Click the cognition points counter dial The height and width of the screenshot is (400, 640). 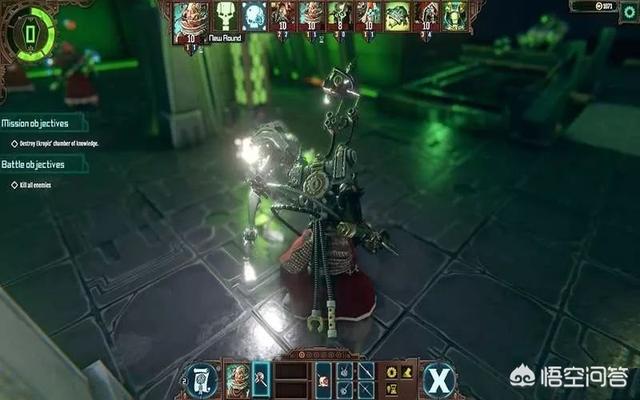pyautogui.click(x=29, y=36)
